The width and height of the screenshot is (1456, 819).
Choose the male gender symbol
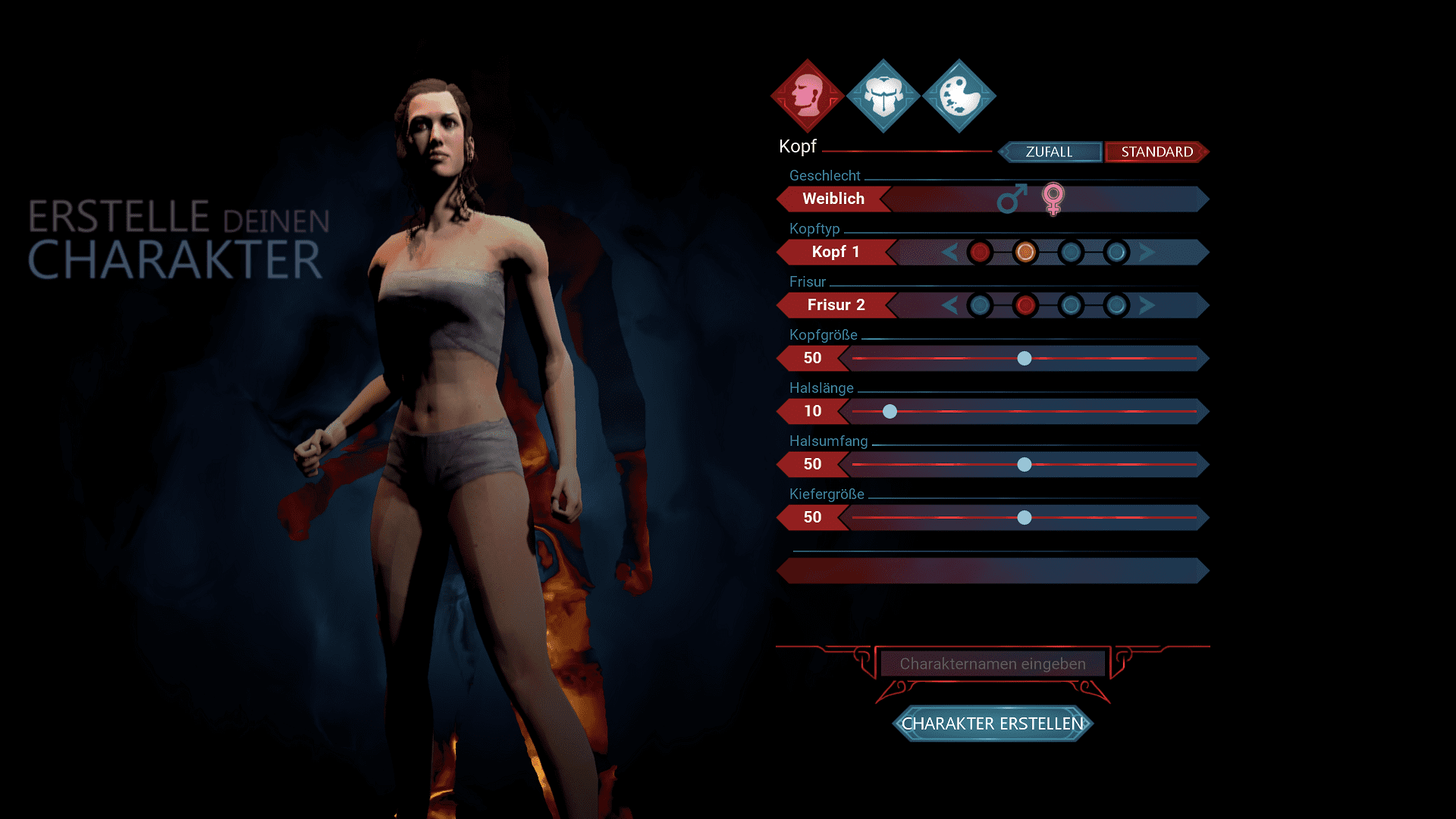click(1012, 199)
